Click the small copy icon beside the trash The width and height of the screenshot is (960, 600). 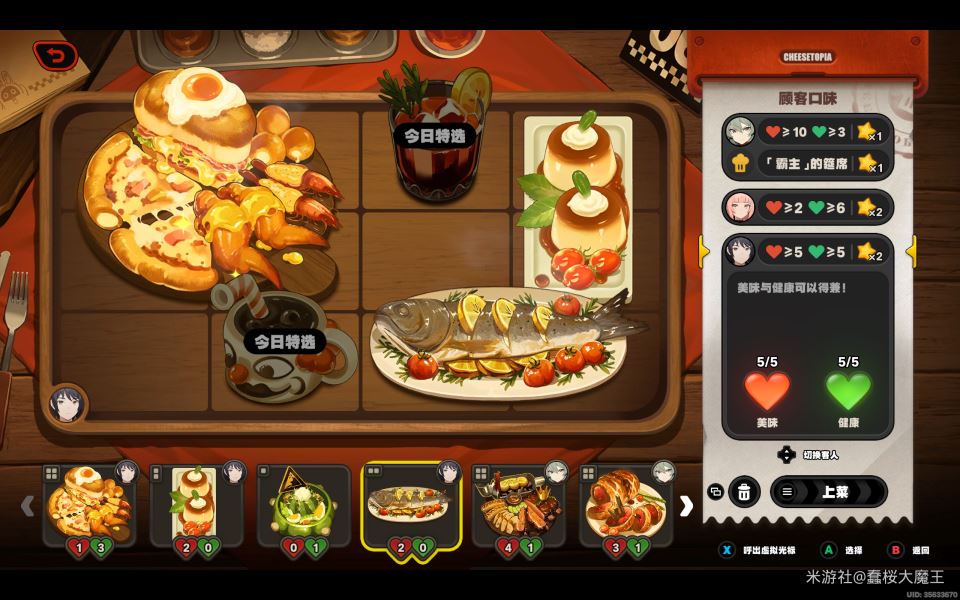(x=715, y=492)
